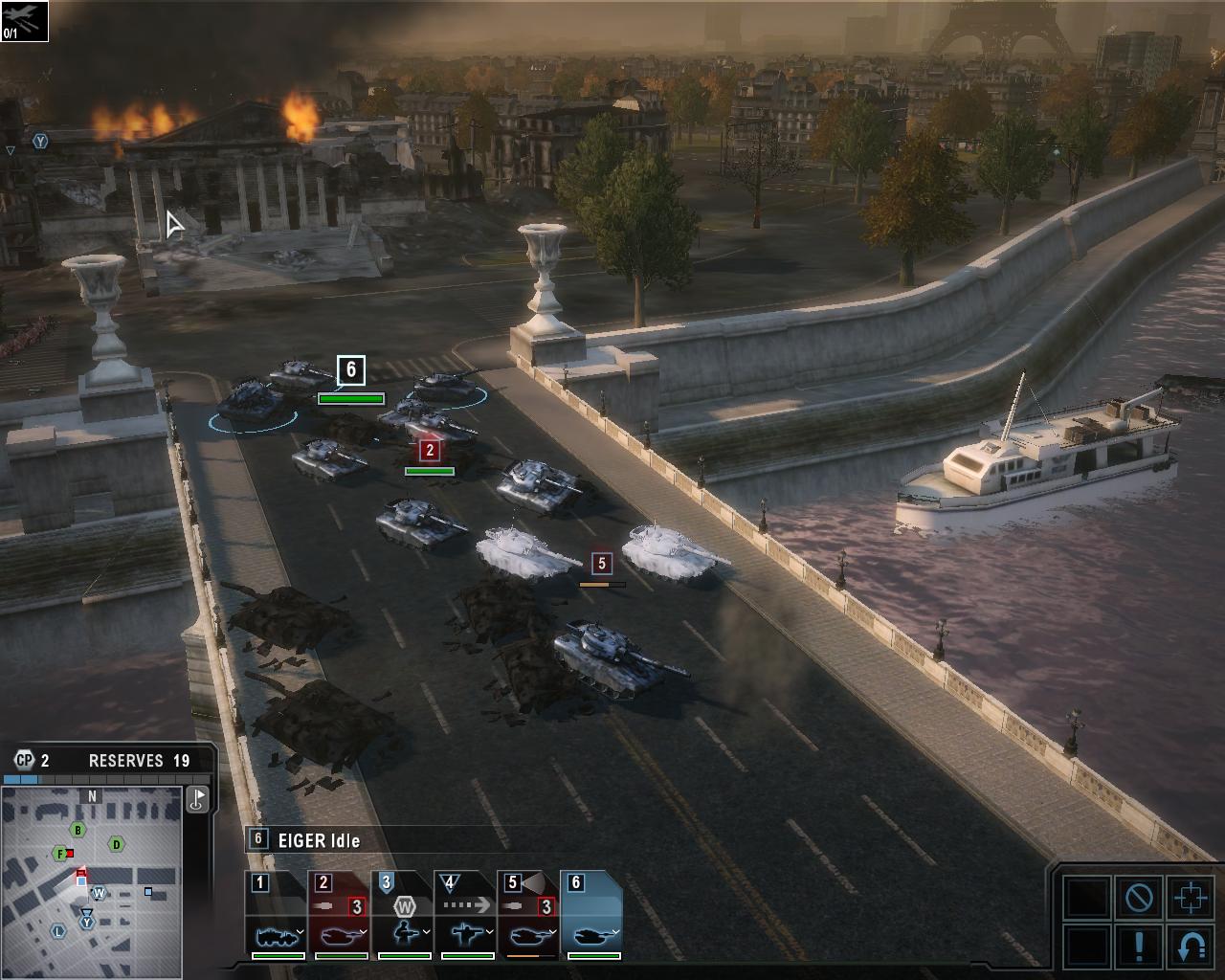The image size is (1225, 980).
Task: Select unit group 2 tank card
Action: (x=341, y=914)
